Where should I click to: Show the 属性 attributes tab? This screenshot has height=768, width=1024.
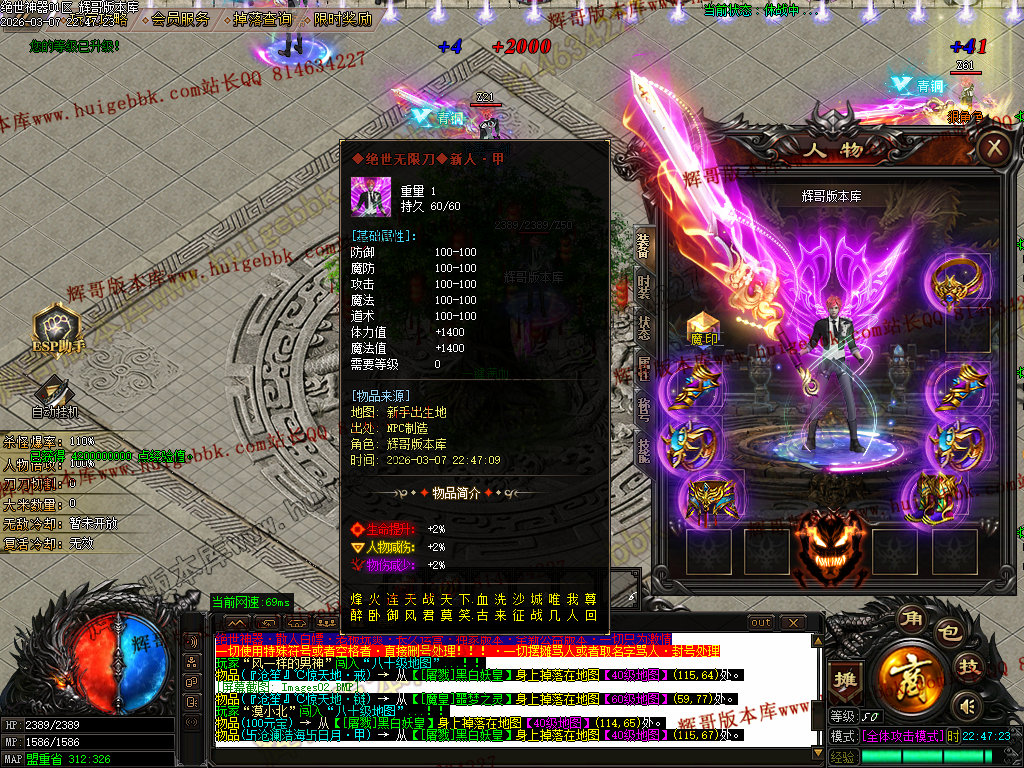[x=645, y=369]
